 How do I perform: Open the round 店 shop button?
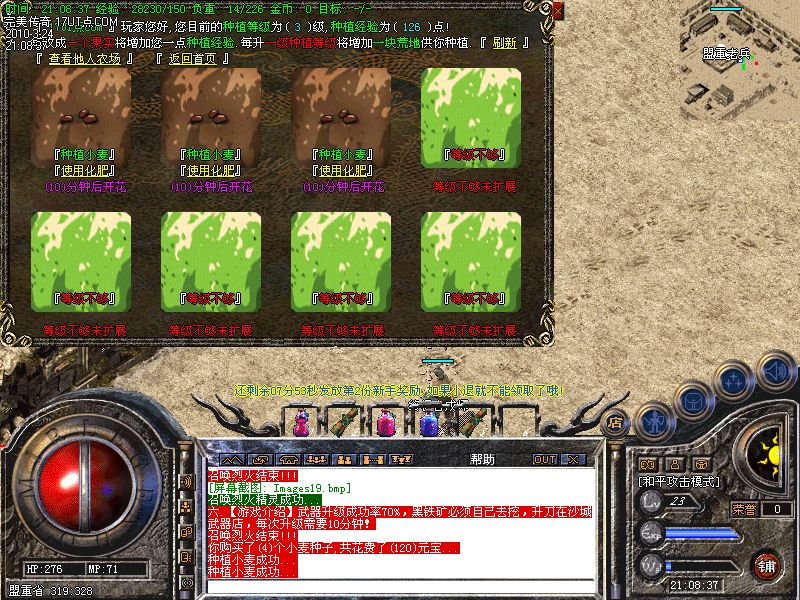point(616,422)
